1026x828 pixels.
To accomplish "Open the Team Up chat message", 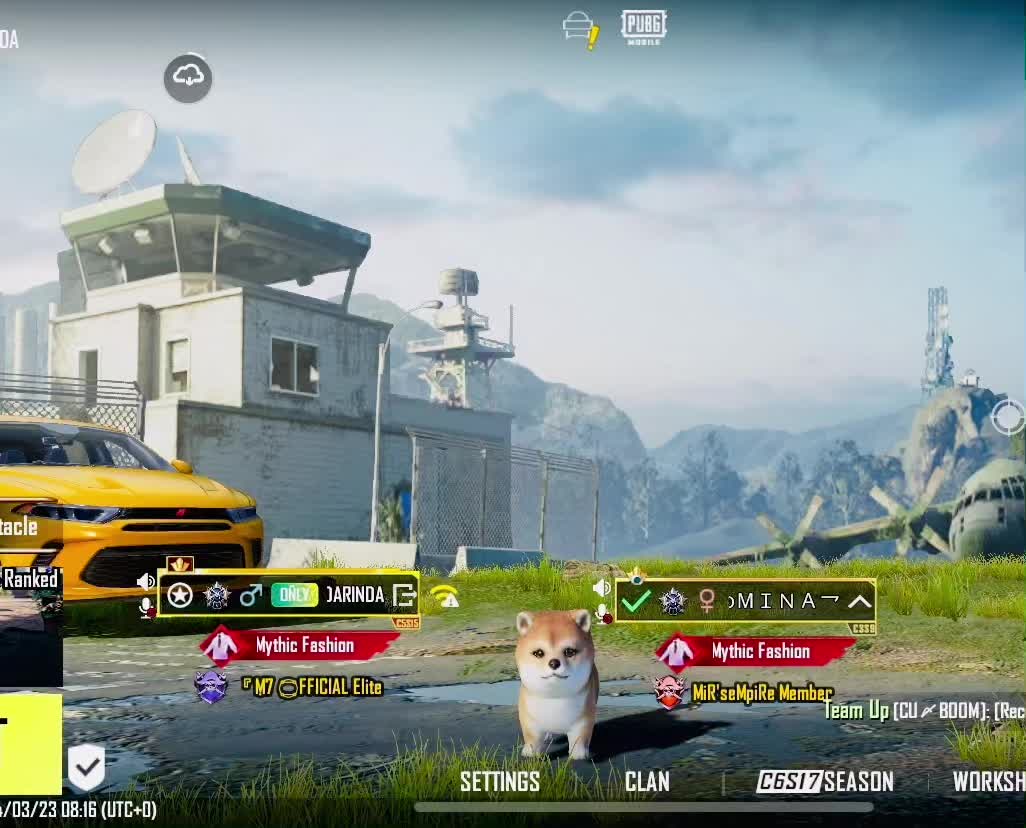I will [923, 711].
